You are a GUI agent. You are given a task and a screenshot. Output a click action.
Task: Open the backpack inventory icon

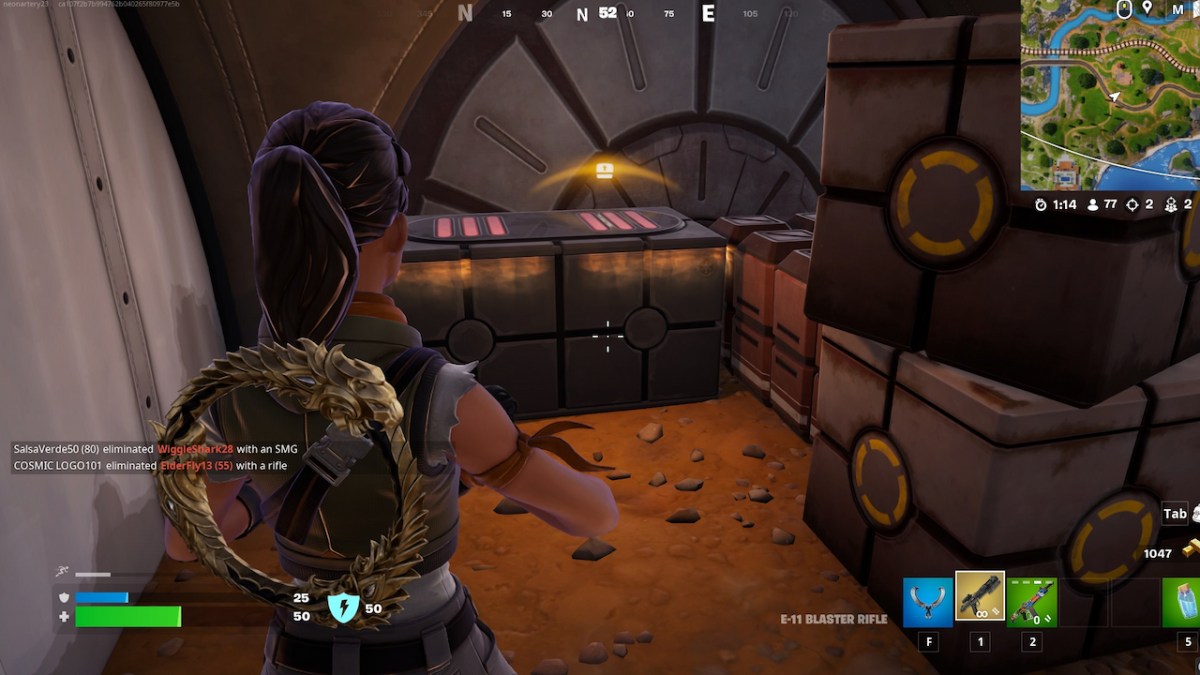pyautogui.click(x=1195, y=514)
